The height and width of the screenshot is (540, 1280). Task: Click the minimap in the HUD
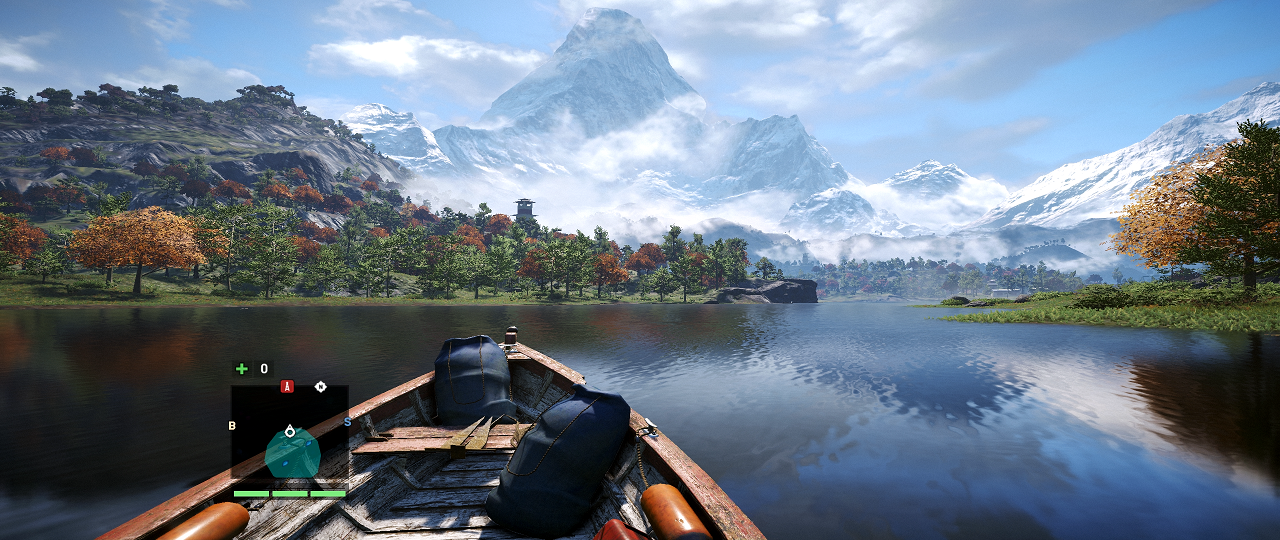290,435
